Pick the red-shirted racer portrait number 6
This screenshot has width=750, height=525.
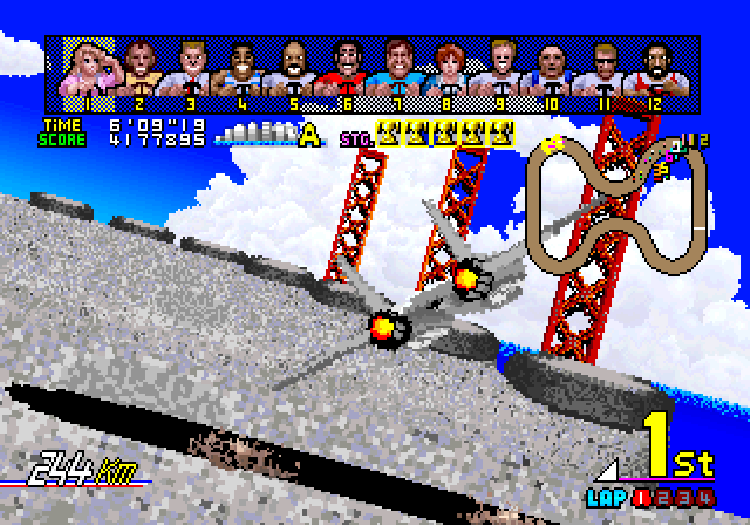click(345, 72)
